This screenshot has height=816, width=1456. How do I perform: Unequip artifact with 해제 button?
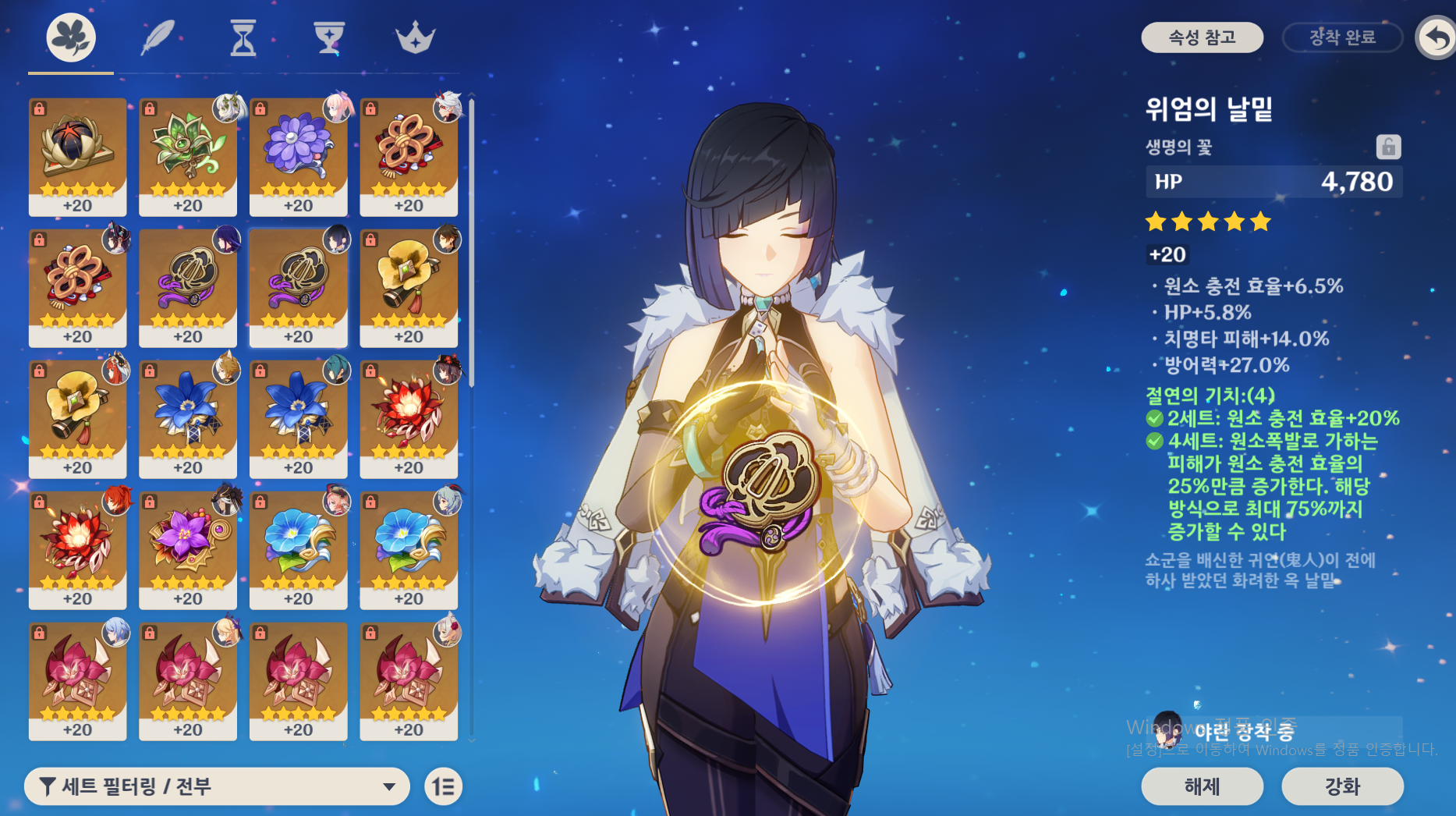pyautogui.click(x=1202, y=786)
